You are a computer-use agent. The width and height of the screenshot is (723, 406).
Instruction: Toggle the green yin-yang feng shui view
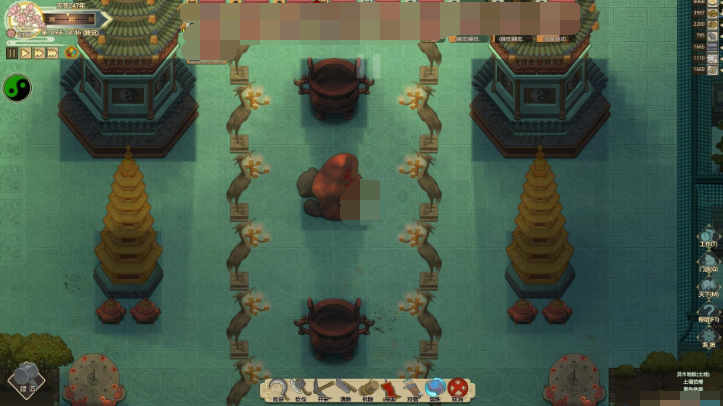[17, 88]
